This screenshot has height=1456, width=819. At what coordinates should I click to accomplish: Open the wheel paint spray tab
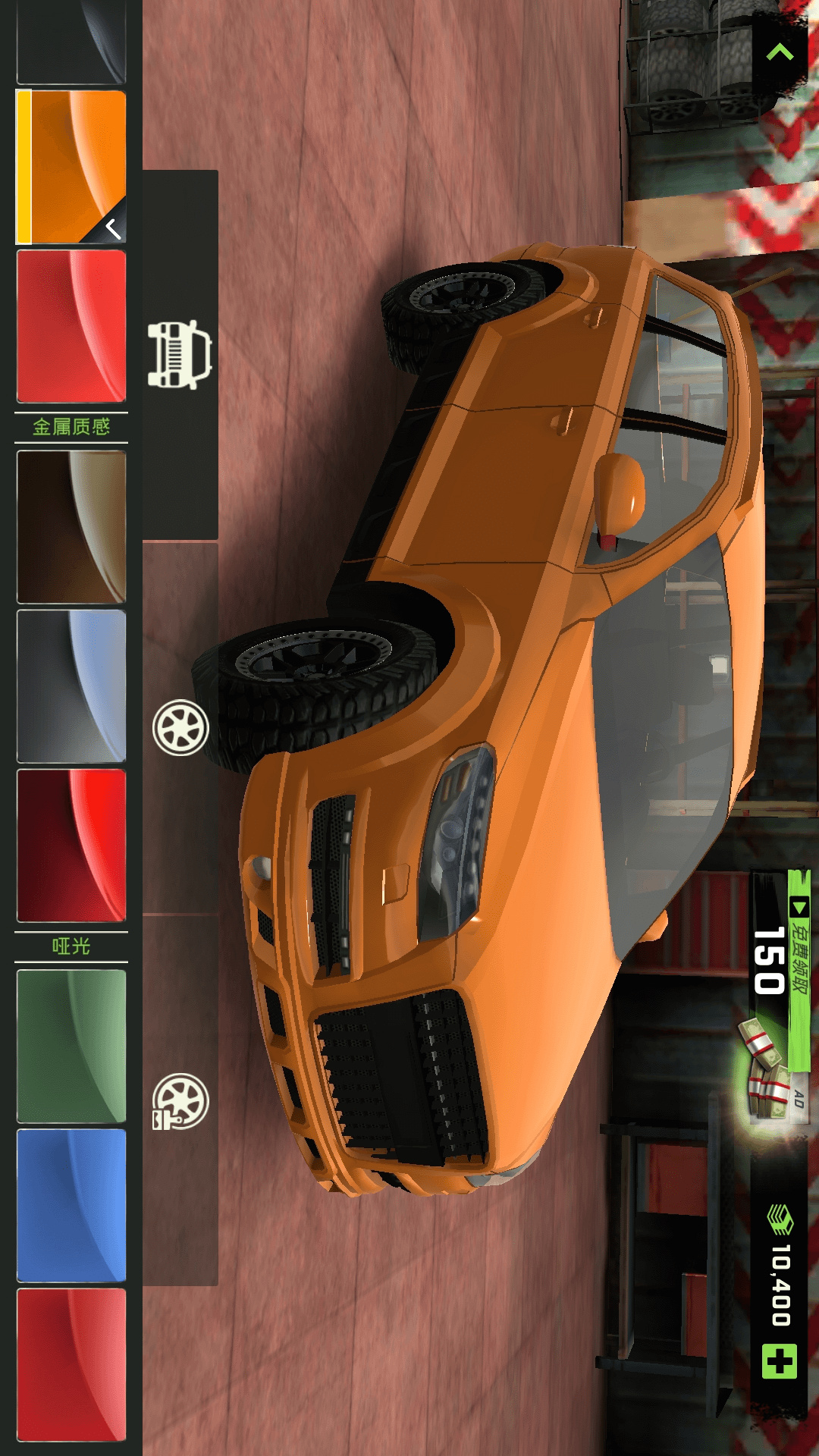(x=180, y=1101)
